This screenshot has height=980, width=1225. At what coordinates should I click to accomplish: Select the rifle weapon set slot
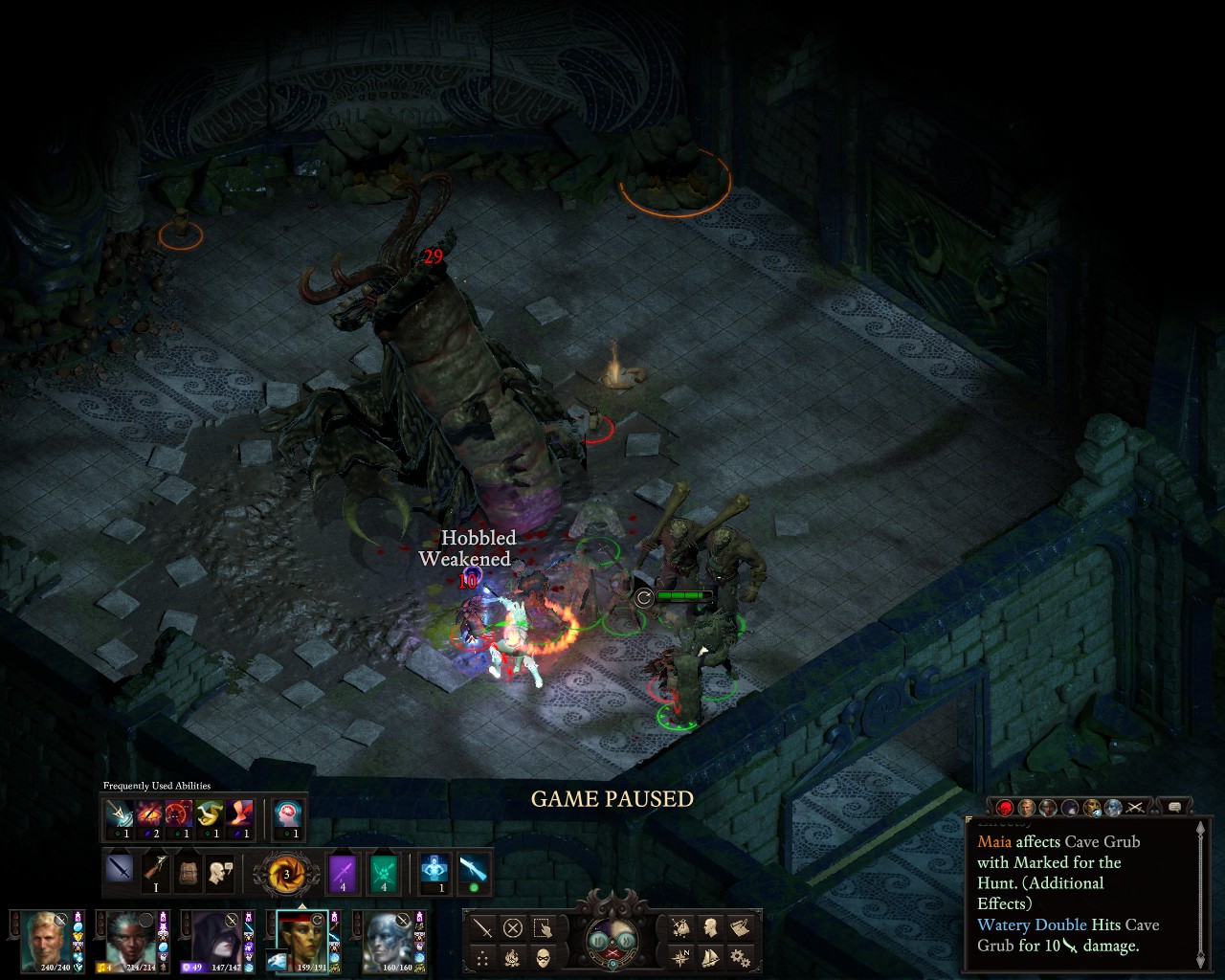click(x=155, y=871)
